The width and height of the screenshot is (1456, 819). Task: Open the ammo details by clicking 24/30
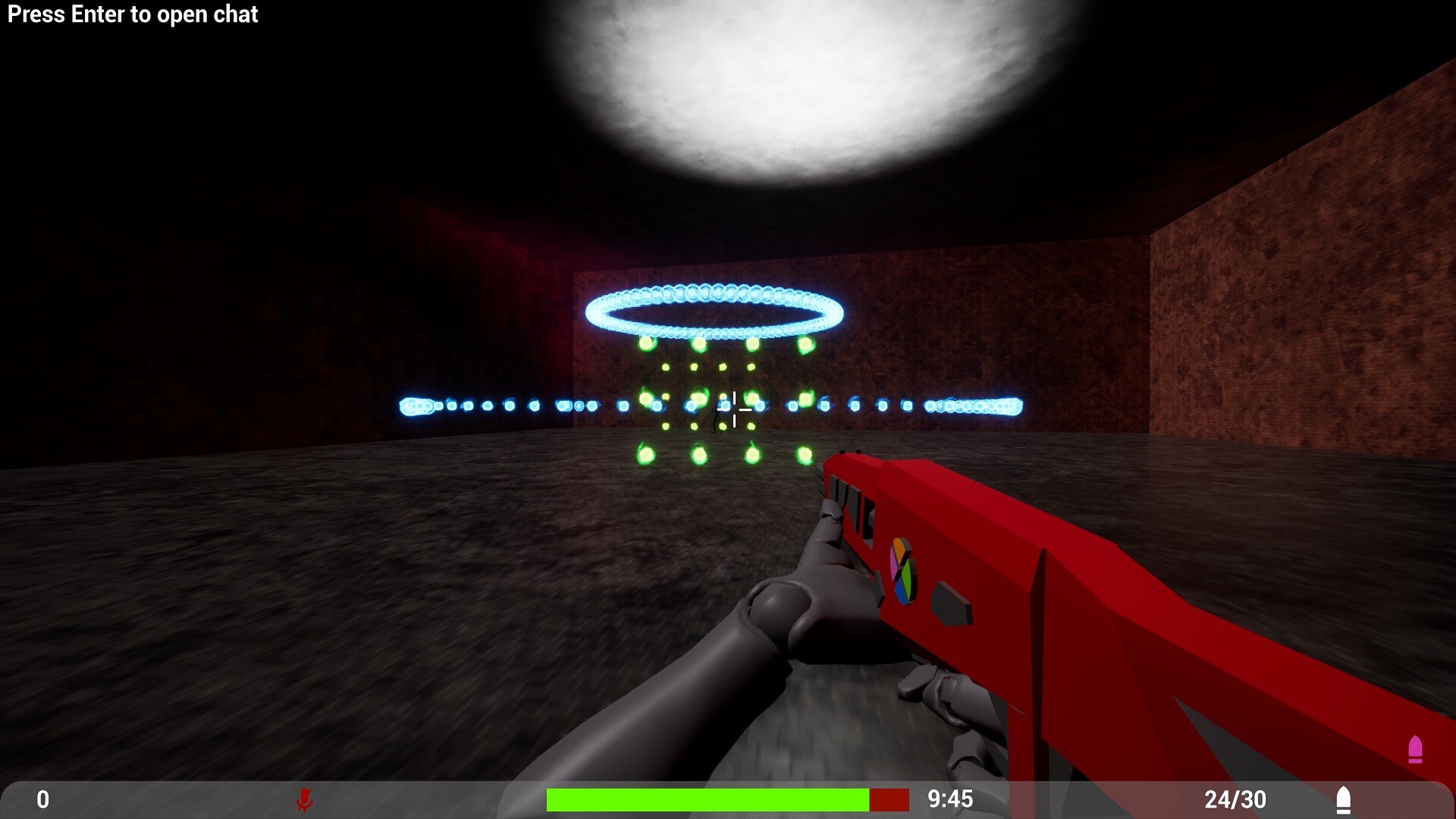[x=1235, y=799]
